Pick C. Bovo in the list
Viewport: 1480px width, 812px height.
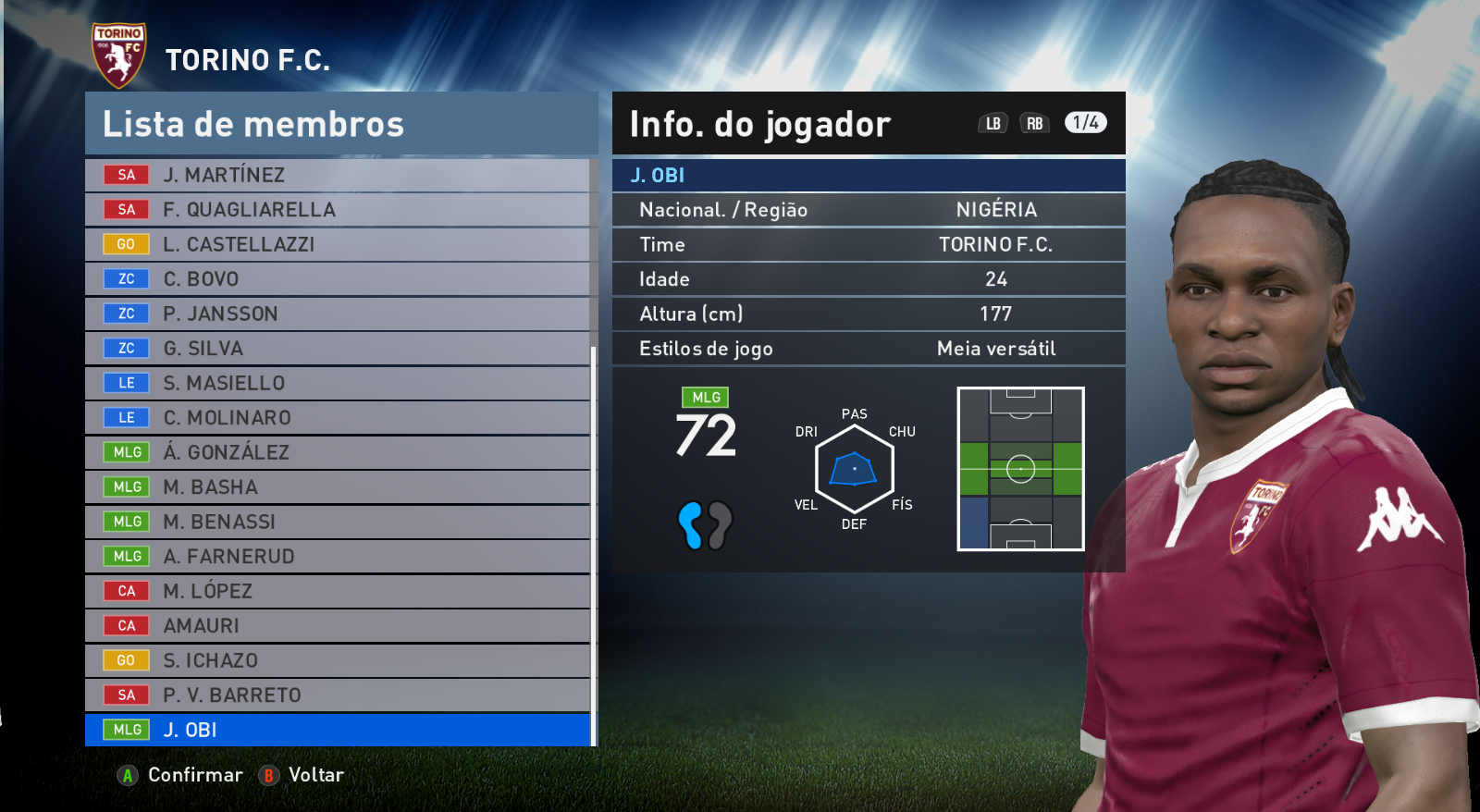tap(337, 279)
